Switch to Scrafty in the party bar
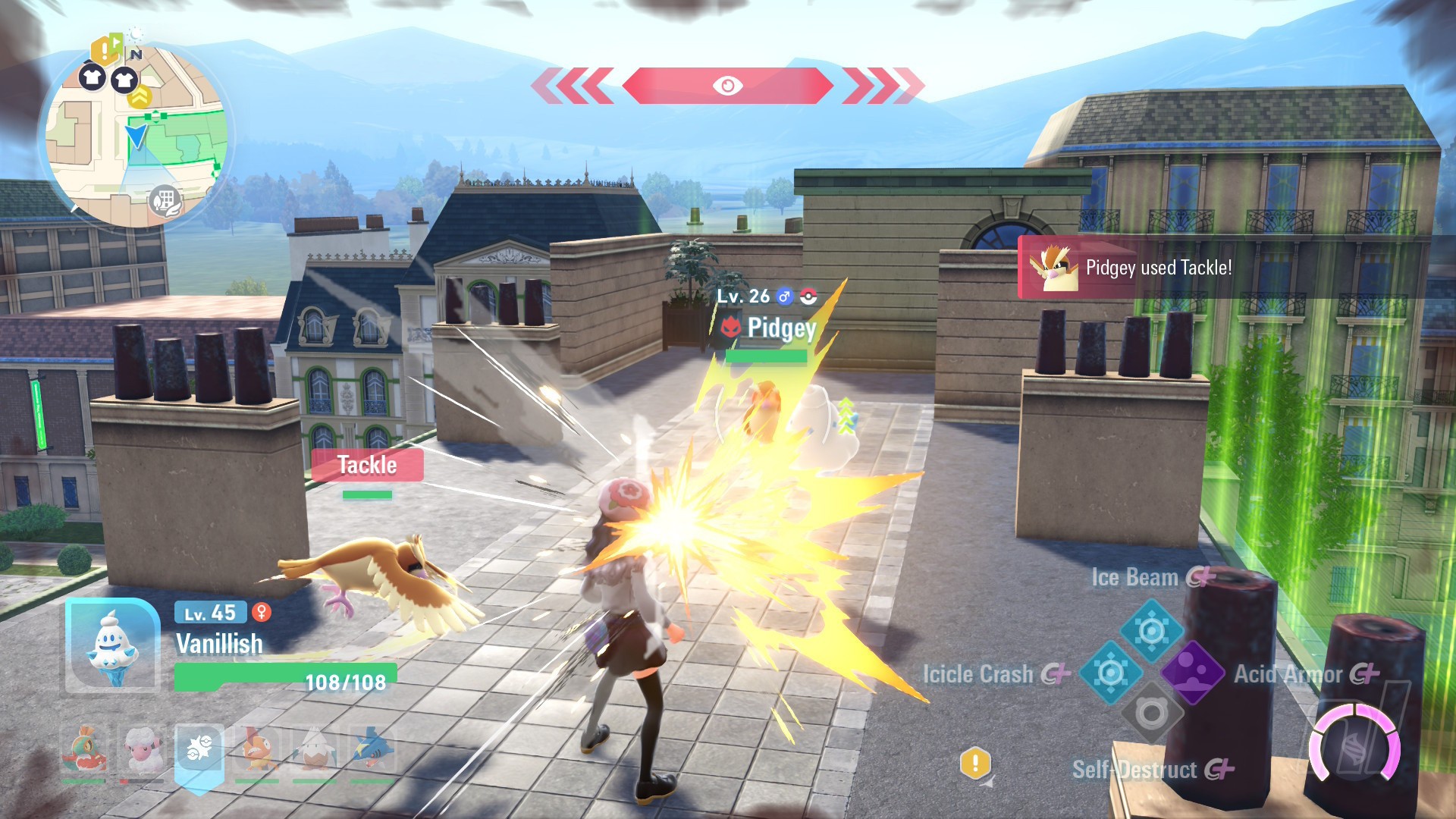Screen dimensions: 1456x819 point(257,749)
